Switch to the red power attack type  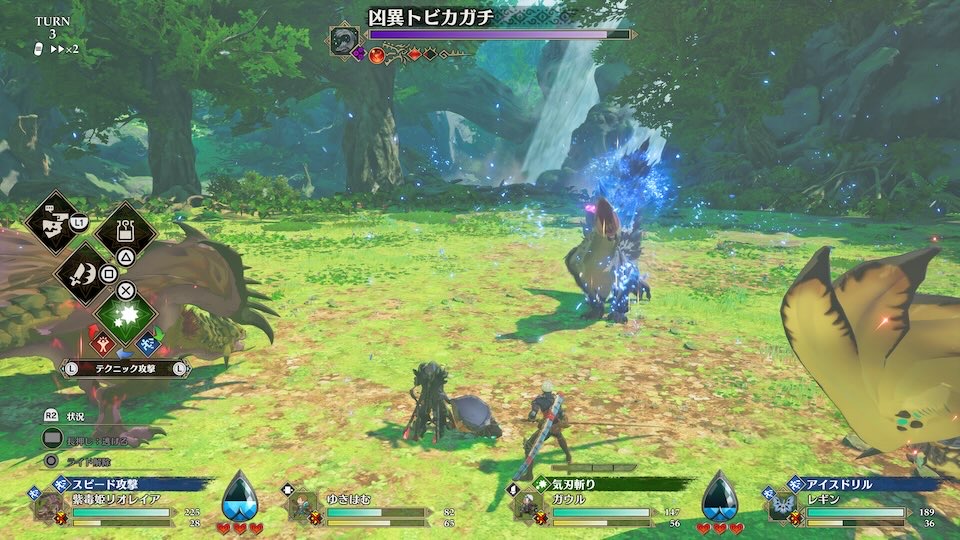pyautogui.click(x=102, y=344)
